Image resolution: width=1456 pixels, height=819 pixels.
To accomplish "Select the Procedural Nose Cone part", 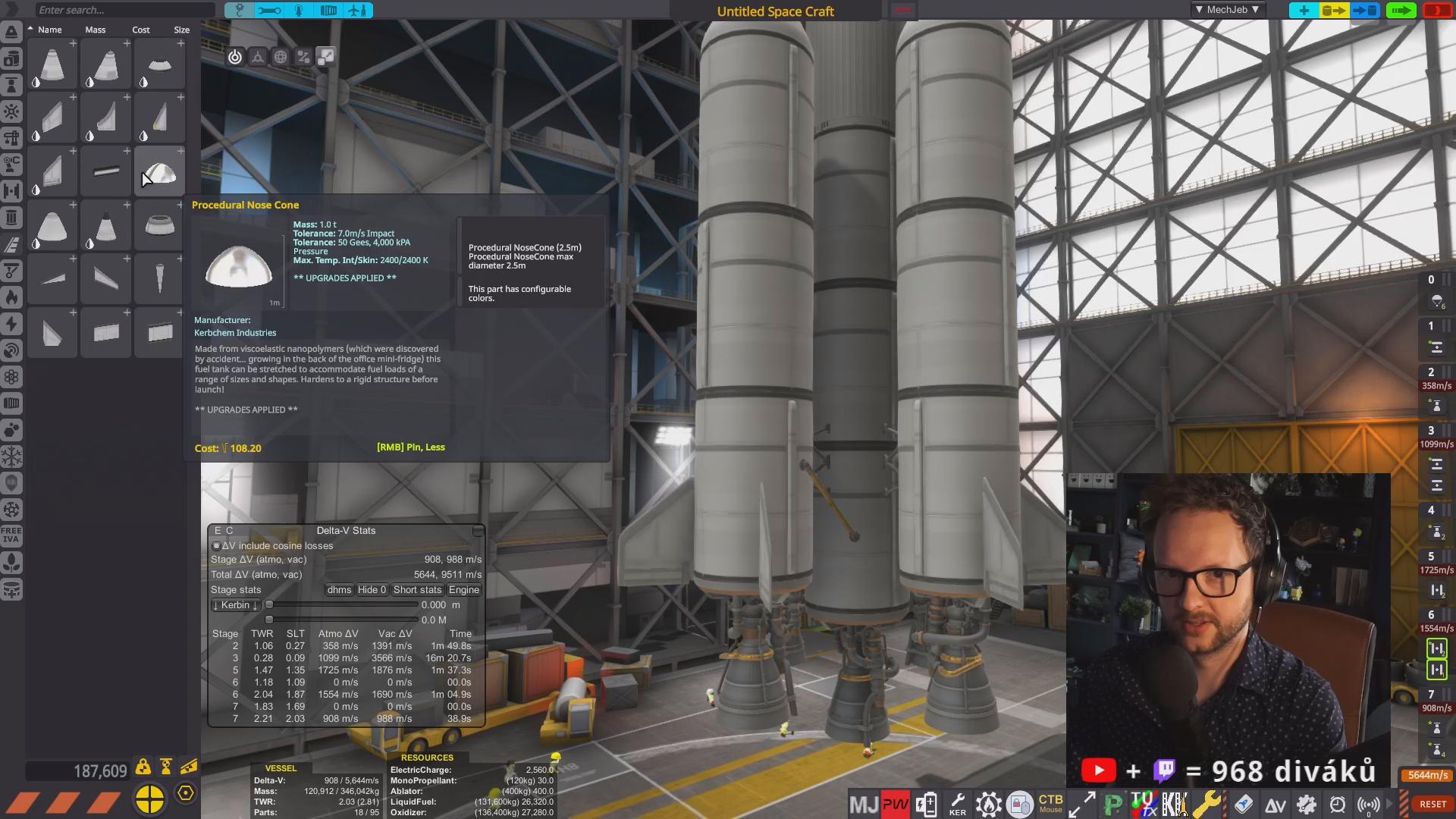I will [159, 171].
